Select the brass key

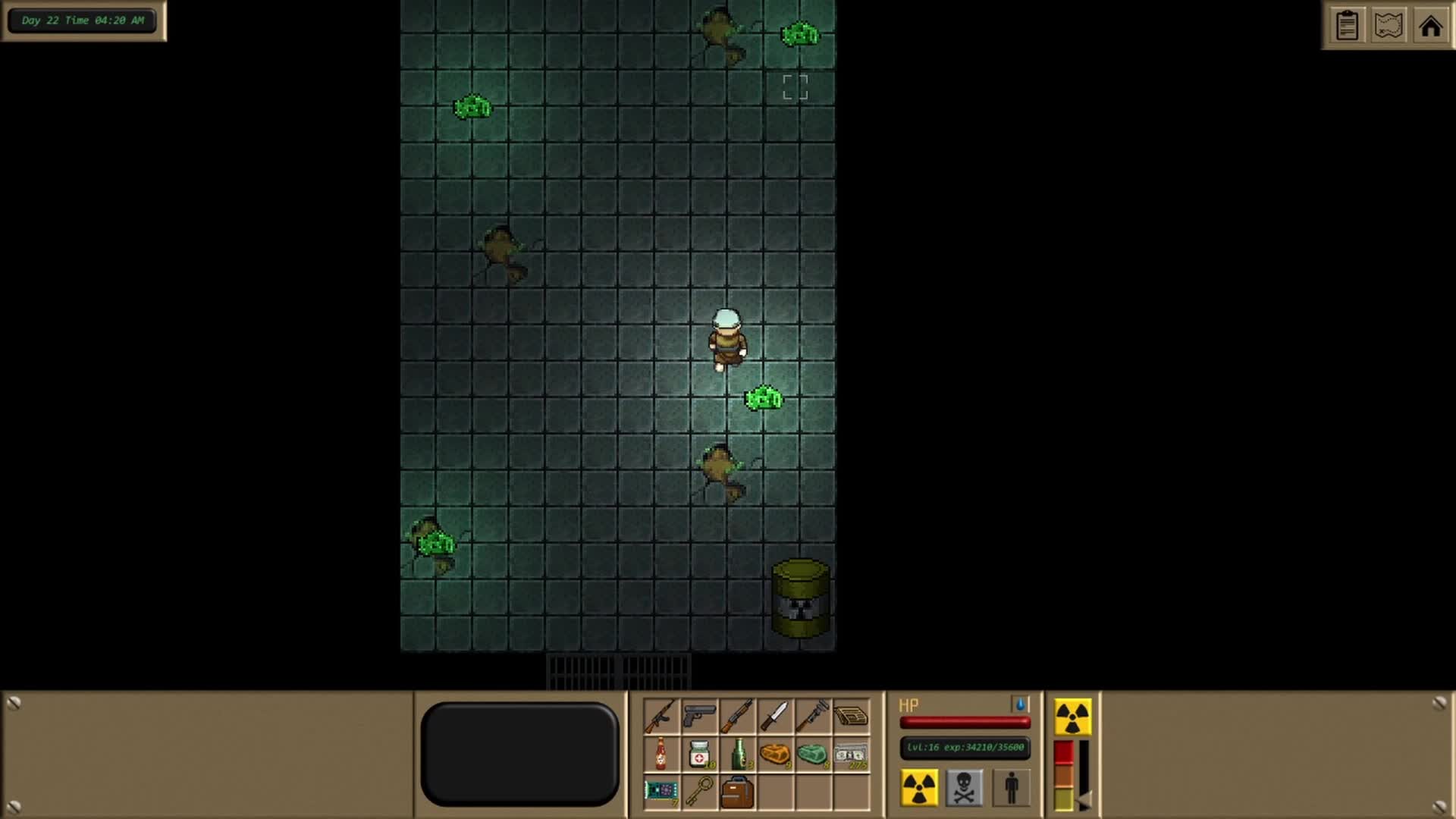[698, 792]
